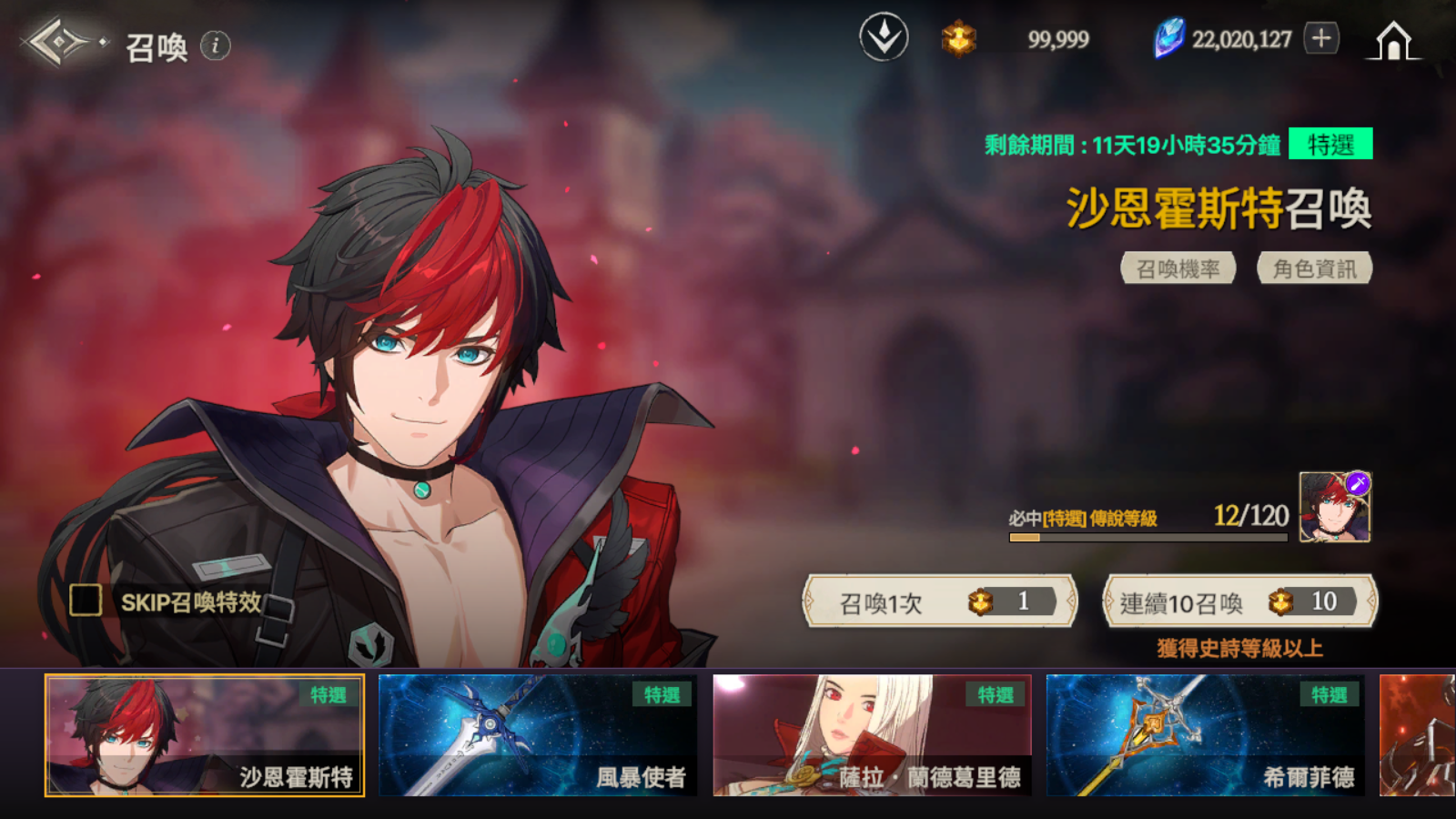Switch to the 風暴使者 sword banner
1456x819 pixels.
point(538,735)
